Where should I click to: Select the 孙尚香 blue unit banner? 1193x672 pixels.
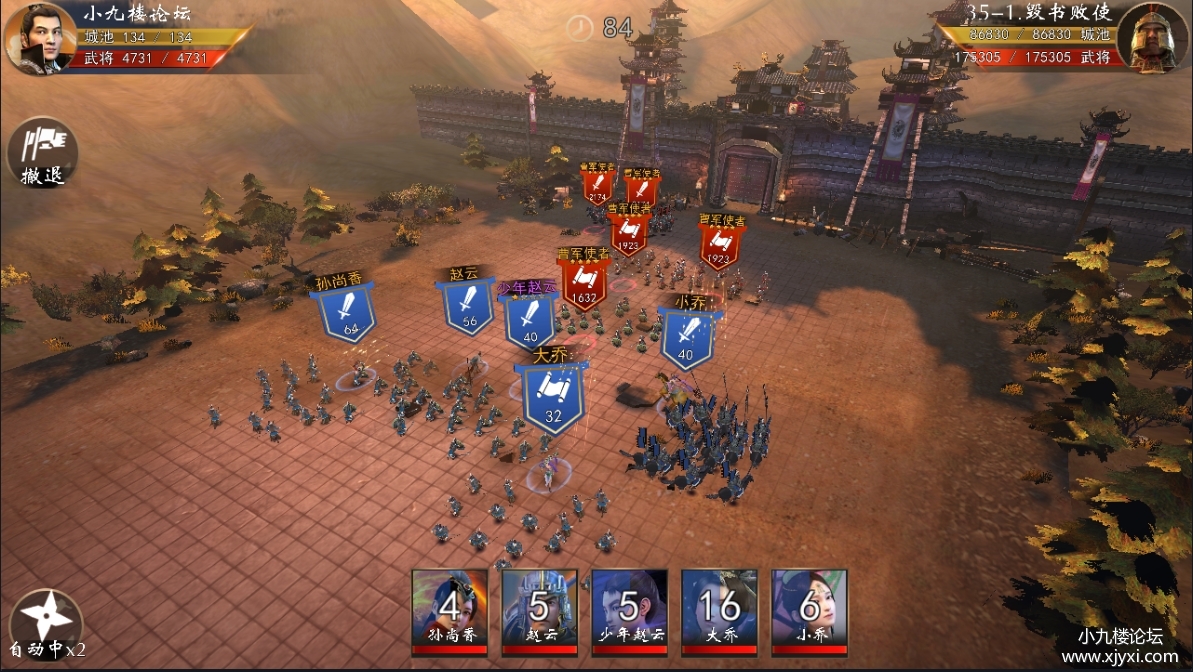click(x=349, y=311)
